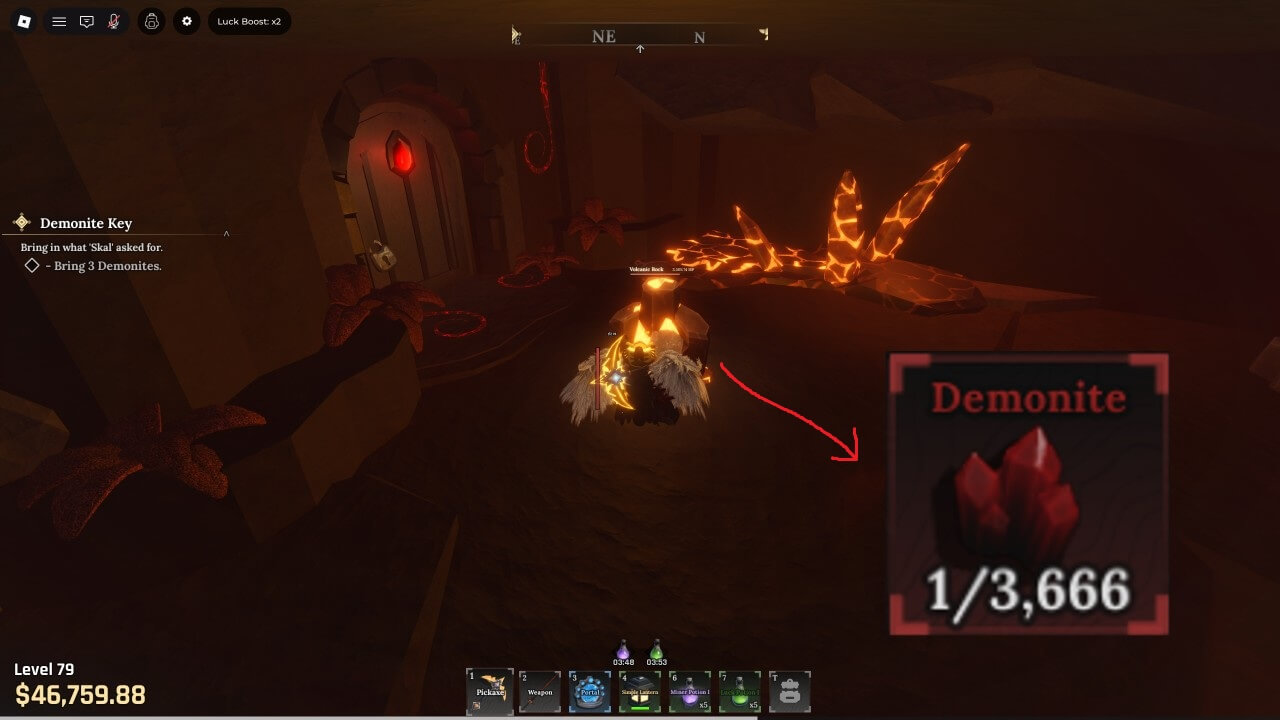Viewport: 1280px width, 720px height.
Task: Open the top-bar backpack button
Action: point(152,21)
